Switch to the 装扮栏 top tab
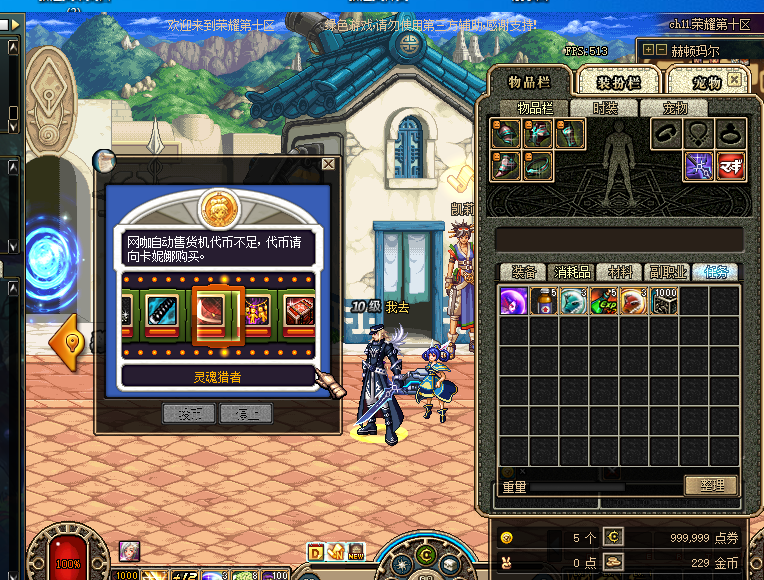764x580 pixels. (x=620, y=82)
